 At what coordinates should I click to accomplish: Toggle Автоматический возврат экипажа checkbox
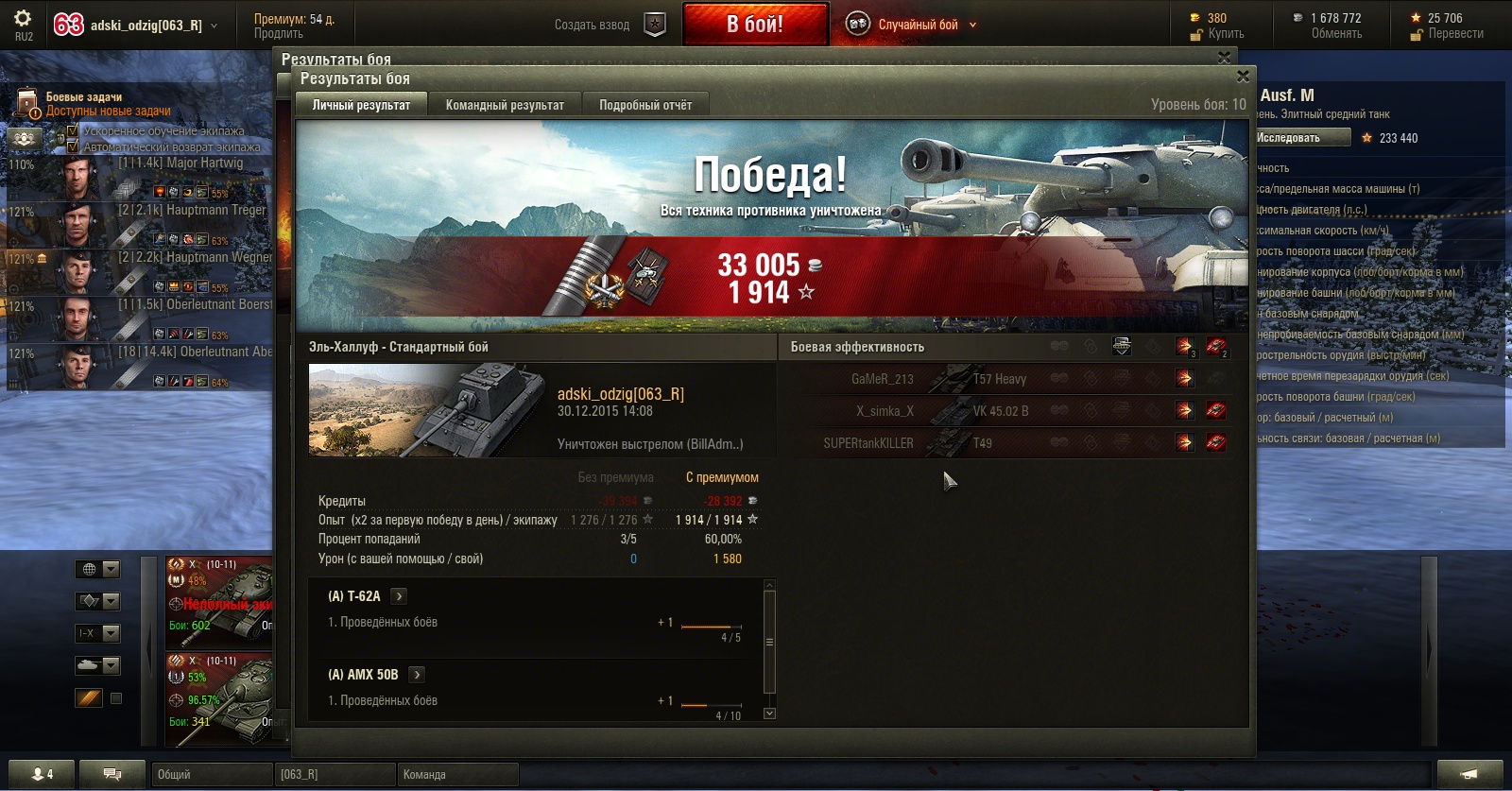point(73,146)
